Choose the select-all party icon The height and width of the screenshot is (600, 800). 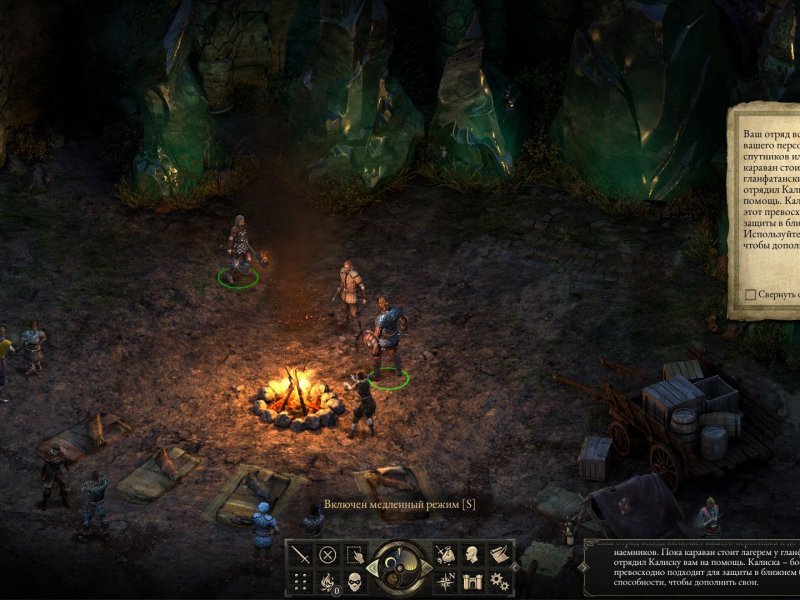pos(355,555)
